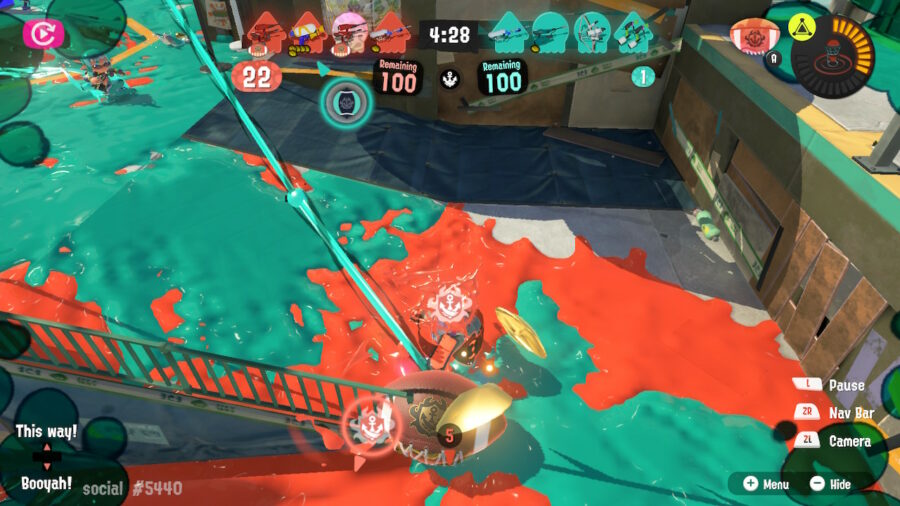Click the pink replay icon
The width and height of the screenshot is (900, 506).
44,34
